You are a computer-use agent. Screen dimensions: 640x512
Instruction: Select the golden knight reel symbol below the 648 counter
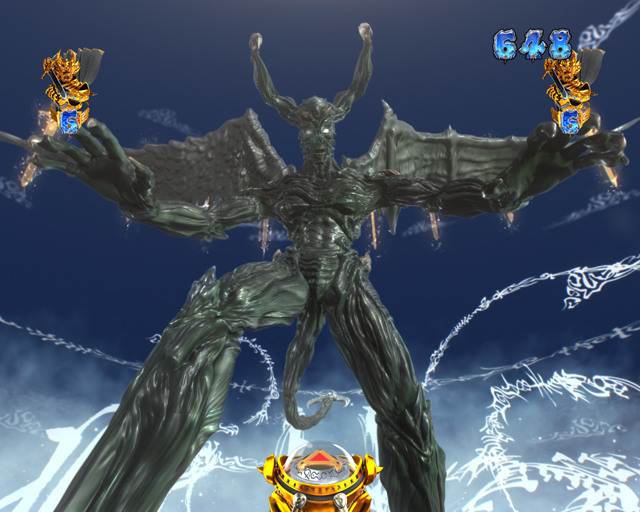coord(569,94)
